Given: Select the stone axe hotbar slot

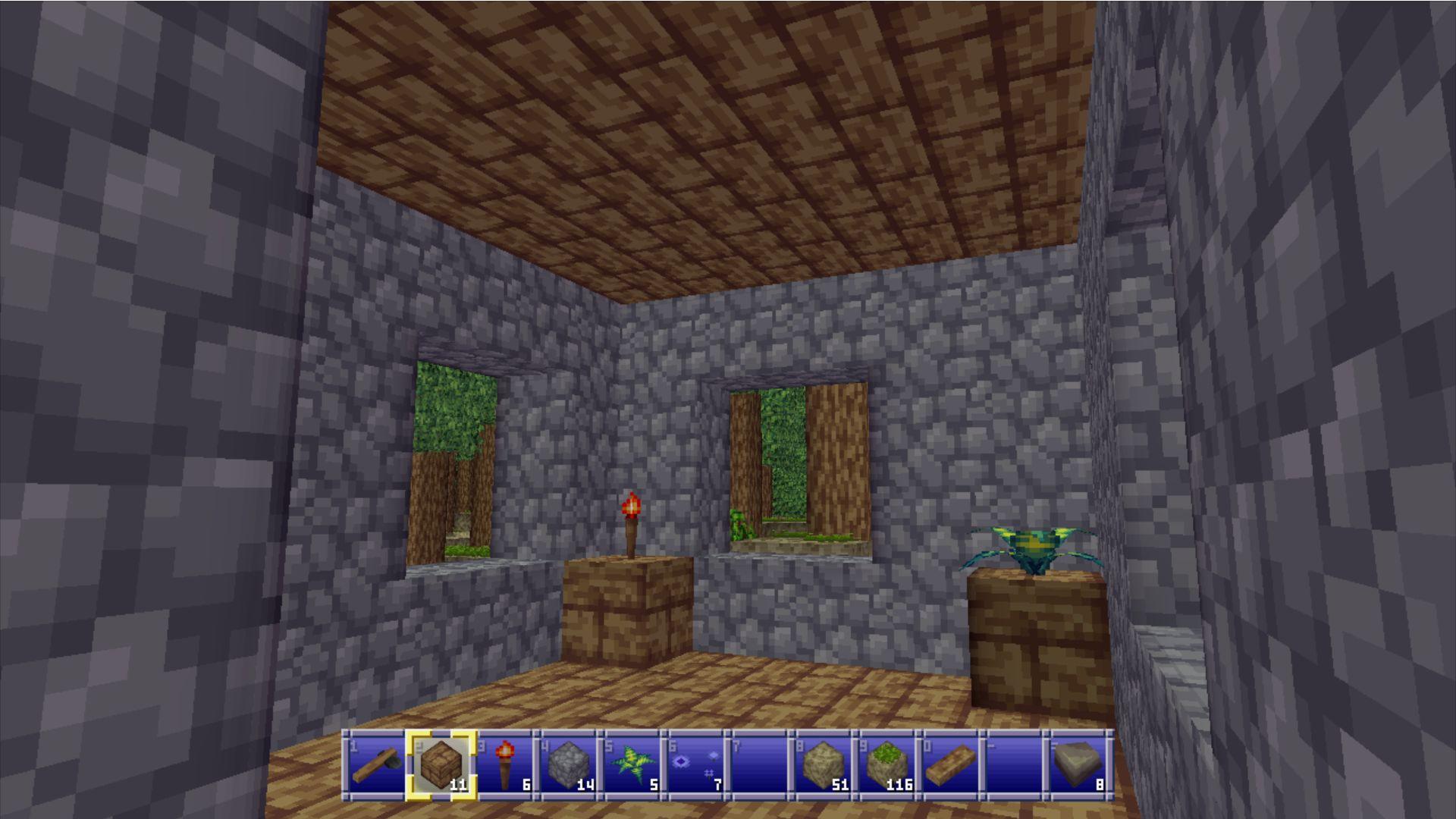Looking at the screenshot, I should point(376,764).
